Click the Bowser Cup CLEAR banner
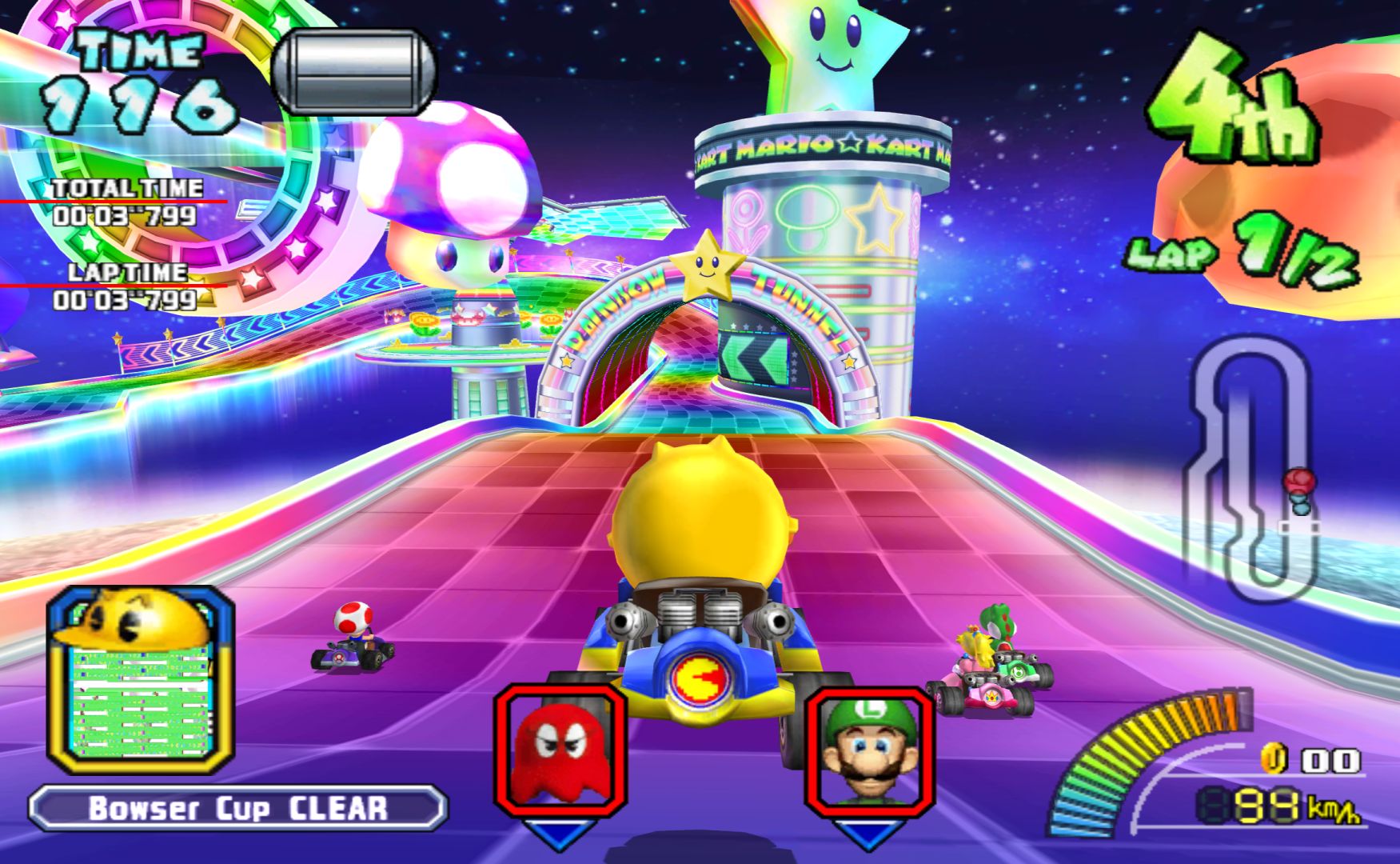 [237, 808]
